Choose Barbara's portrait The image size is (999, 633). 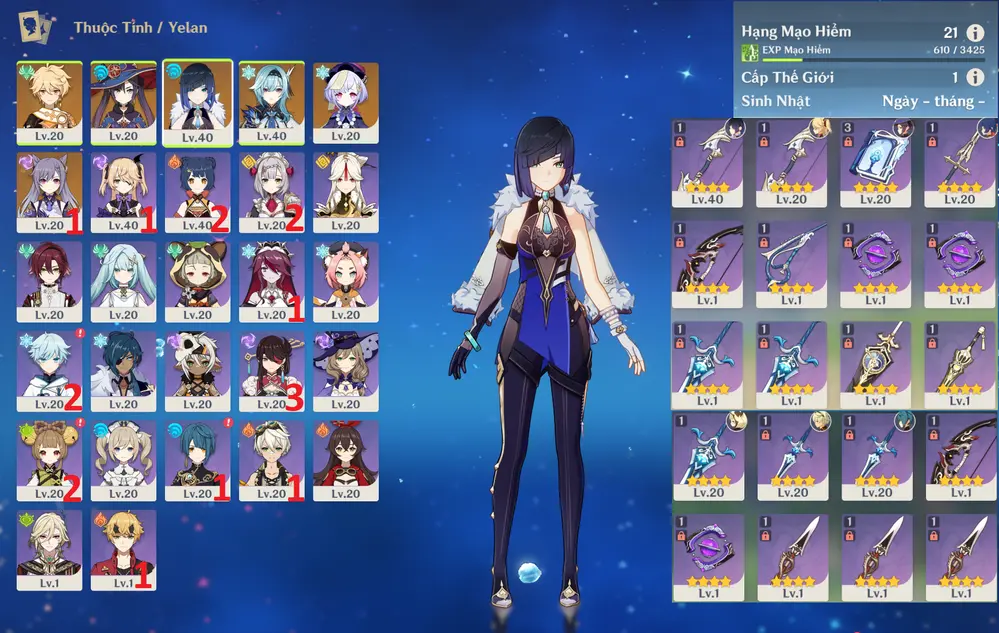point(124,460)
